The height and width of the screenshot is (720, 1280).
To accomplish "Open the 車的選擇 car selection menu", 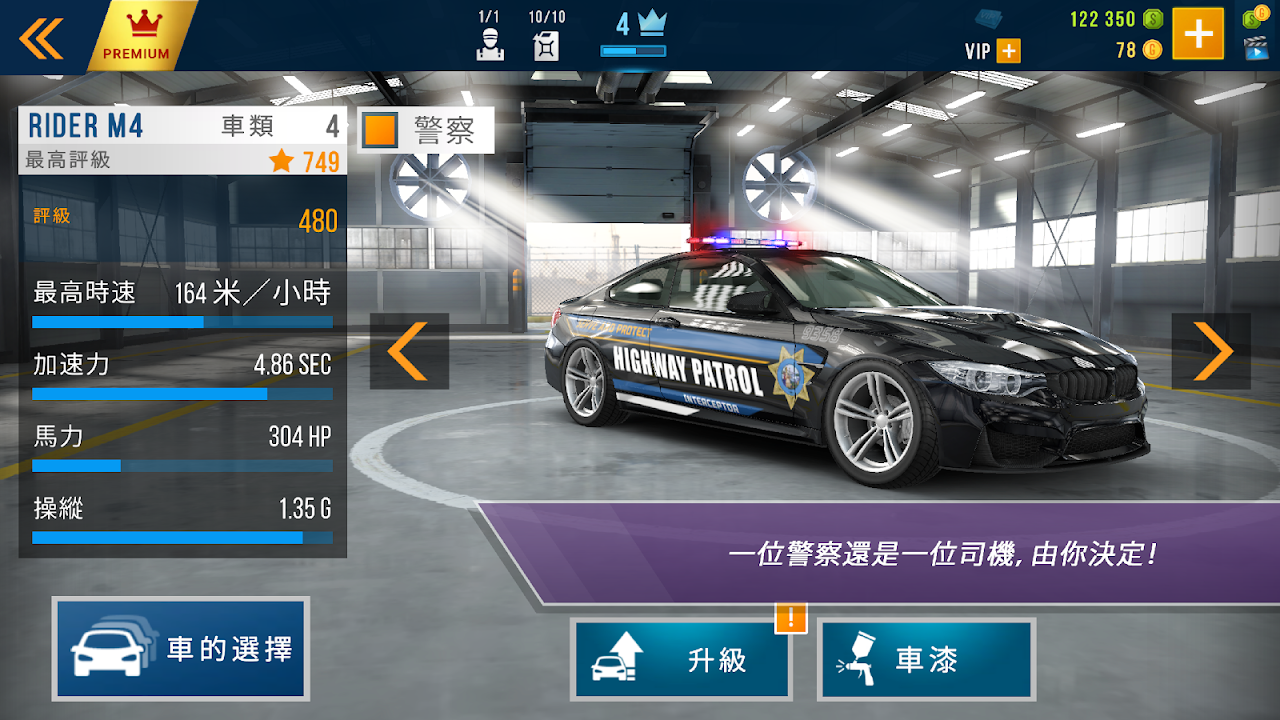I will pos(181,648).
